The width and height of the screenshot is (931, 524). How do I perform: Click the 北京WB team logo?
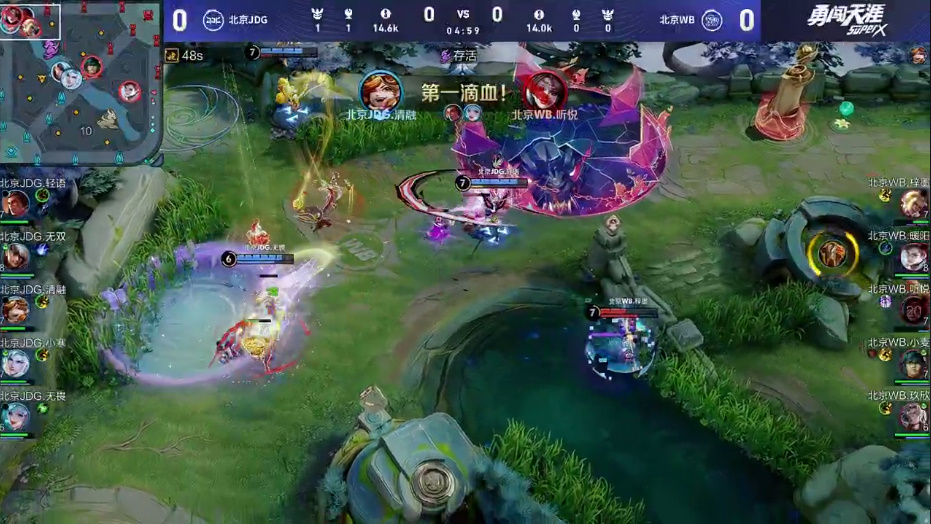pyautogui.click(x=711, y=20)
